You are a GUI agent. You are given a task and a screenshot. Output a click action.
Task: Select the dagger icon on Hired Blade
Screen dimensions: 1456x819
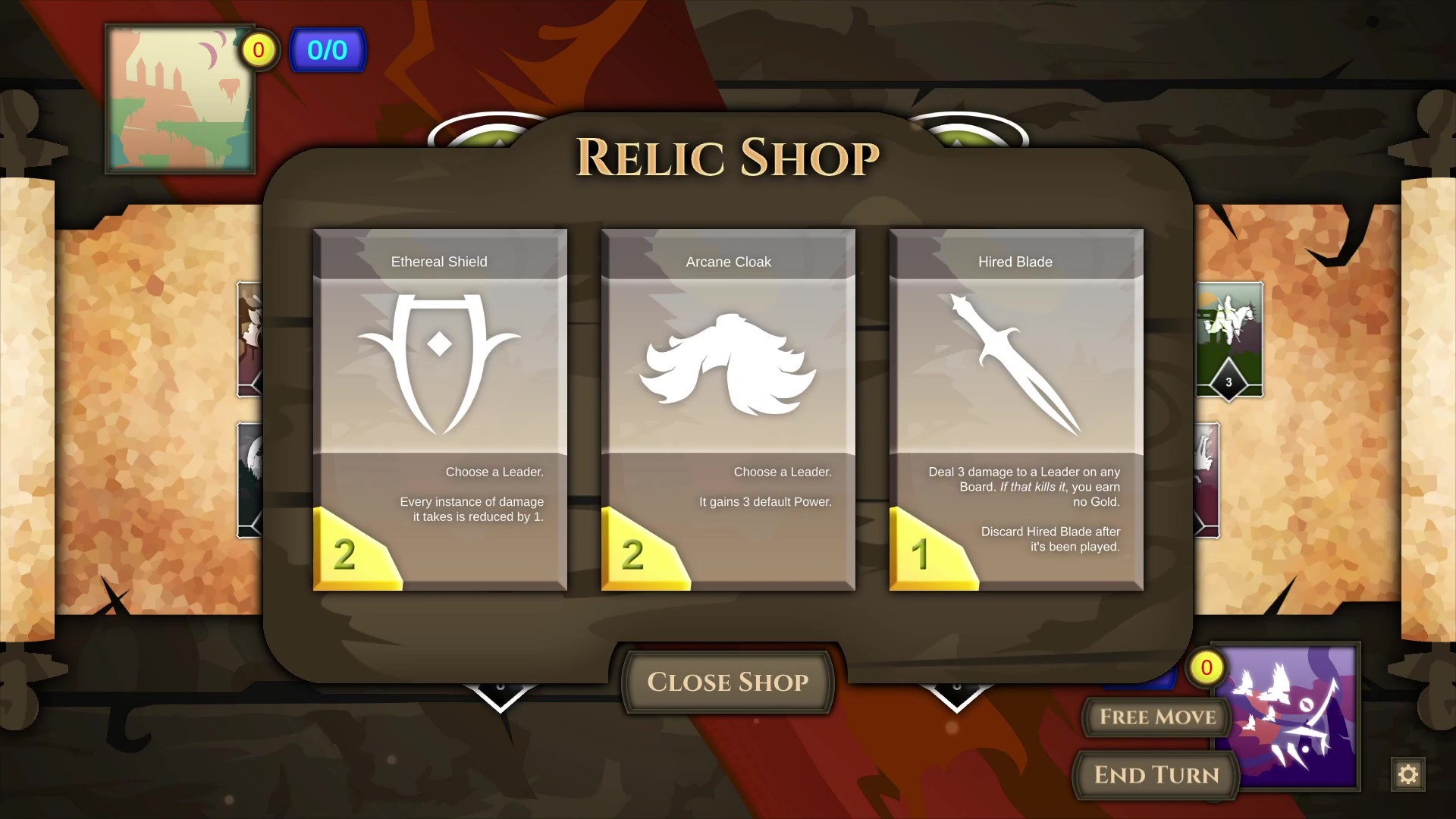click(1016, 364)
